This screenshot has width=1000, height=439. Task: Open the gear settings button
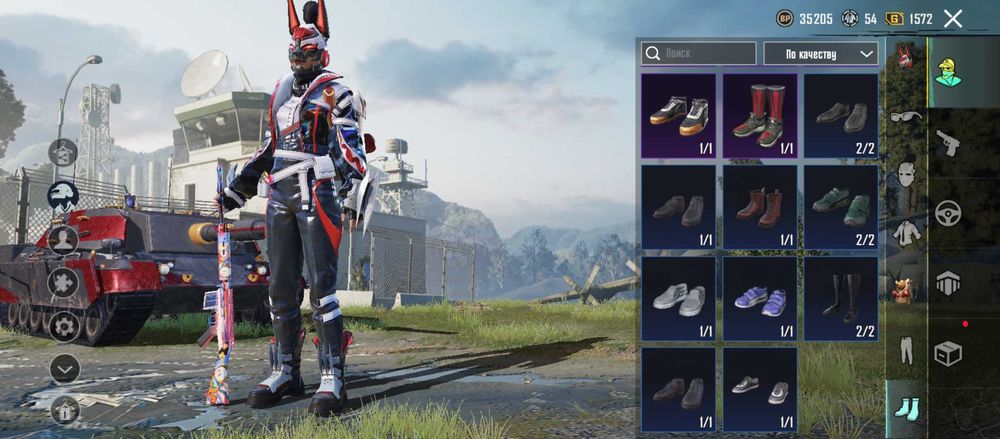(x=64, y=325)
